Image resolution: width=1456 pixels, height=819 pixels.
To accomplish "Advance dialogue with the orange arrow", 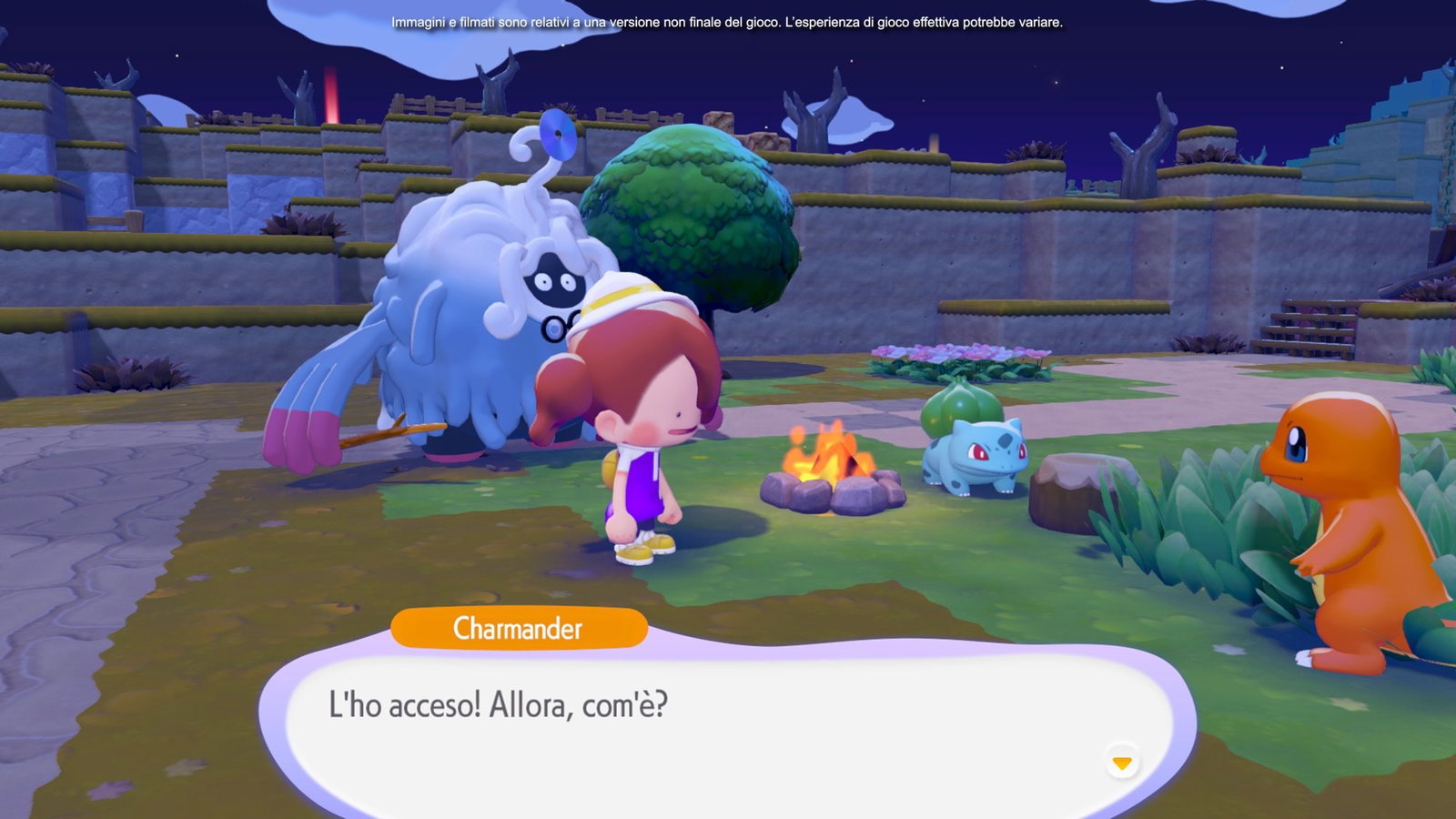I will [x=1122, y=763].
